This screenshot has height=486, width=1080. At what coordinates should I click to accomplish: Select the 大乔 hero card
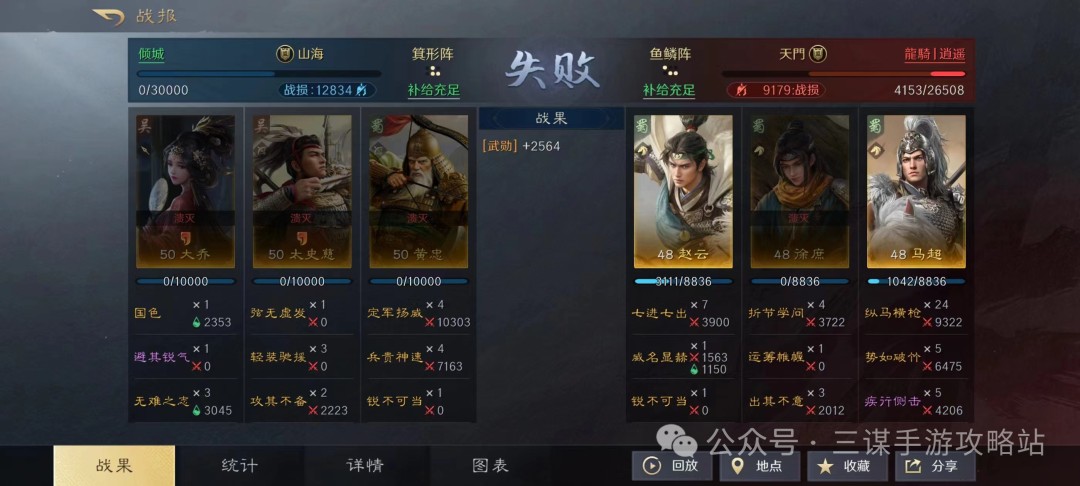click(x=185, y=191)
